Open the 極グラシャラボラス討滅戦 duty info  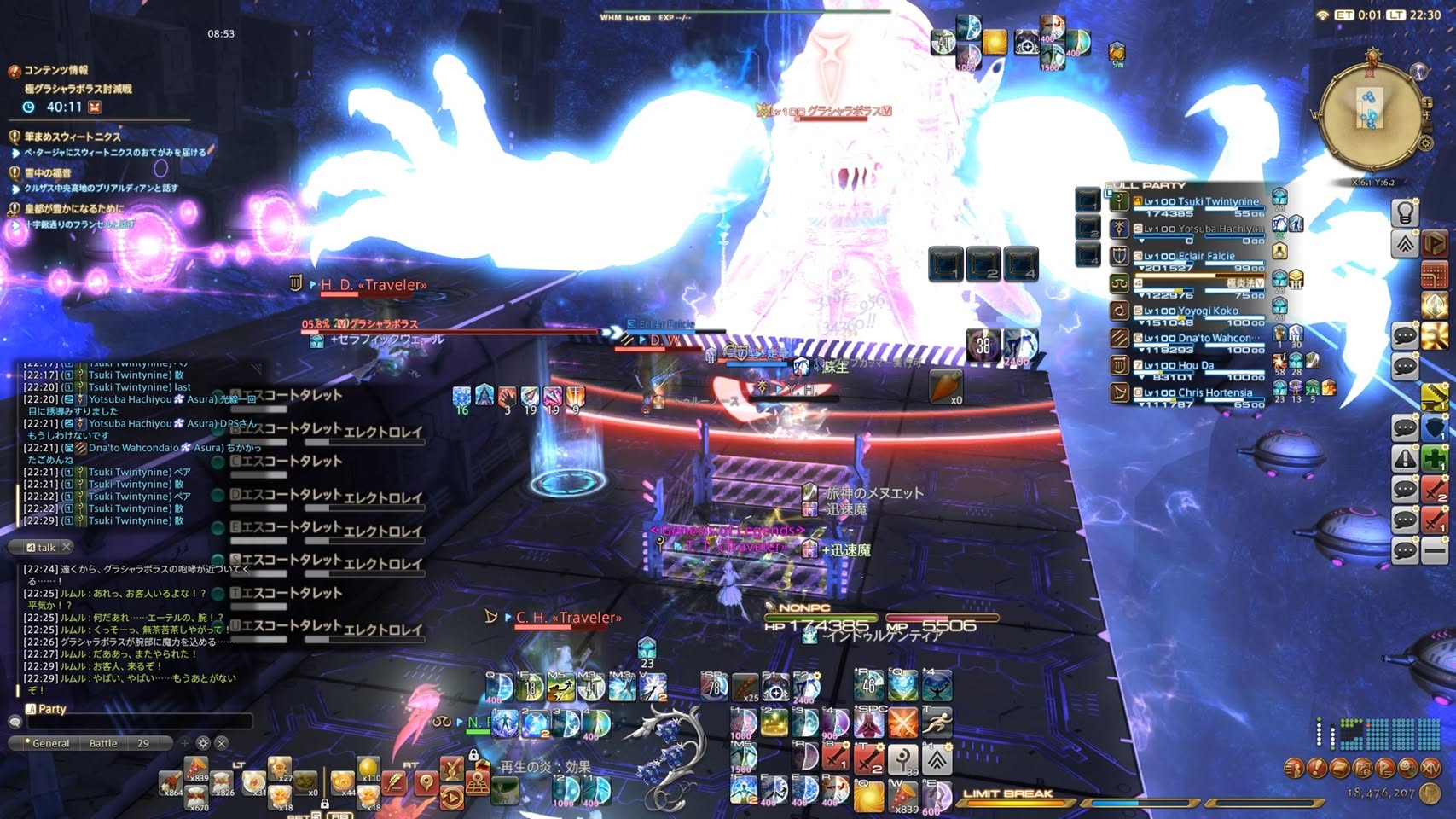pyautogui.click(x=78, y=89)
